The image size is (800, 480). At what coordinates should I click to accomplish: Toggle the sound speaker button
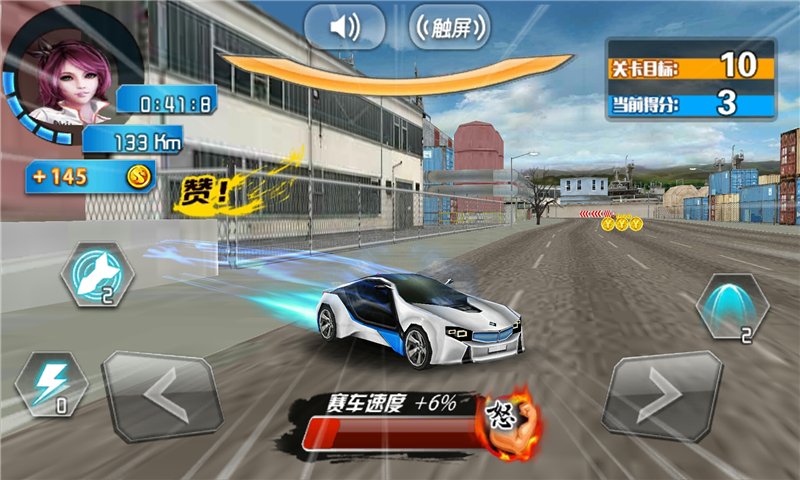344,27
